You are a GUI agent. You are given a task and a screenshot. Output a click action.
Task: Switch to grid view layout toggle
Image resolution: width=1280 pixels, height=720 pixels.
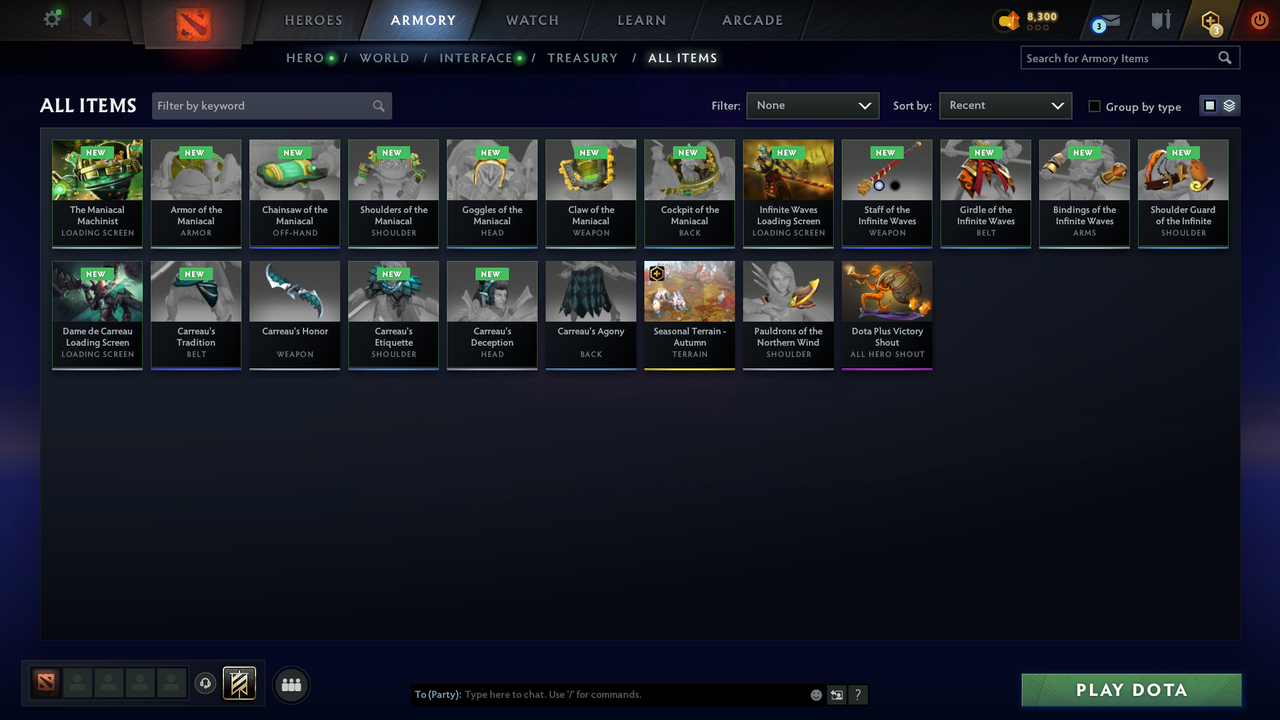point(1210,104)
